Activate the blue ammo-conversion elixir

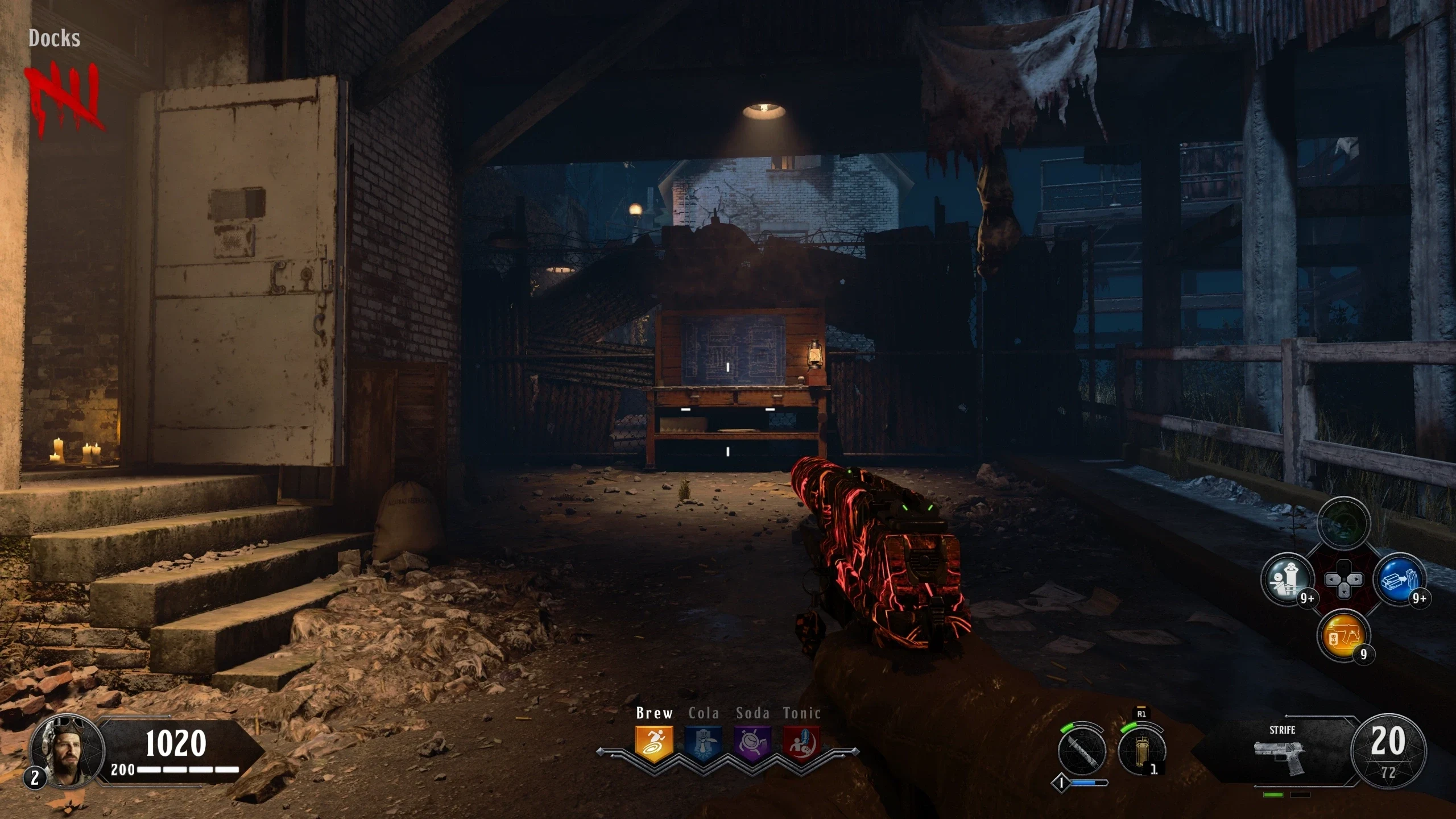[1400, 580]
